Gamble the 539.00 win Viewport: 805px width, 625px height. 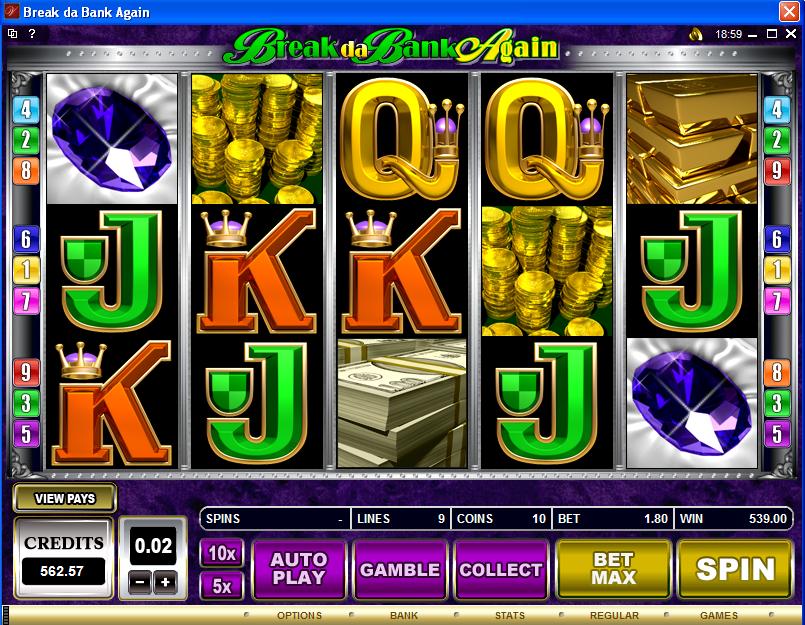(x=400, y=569)
